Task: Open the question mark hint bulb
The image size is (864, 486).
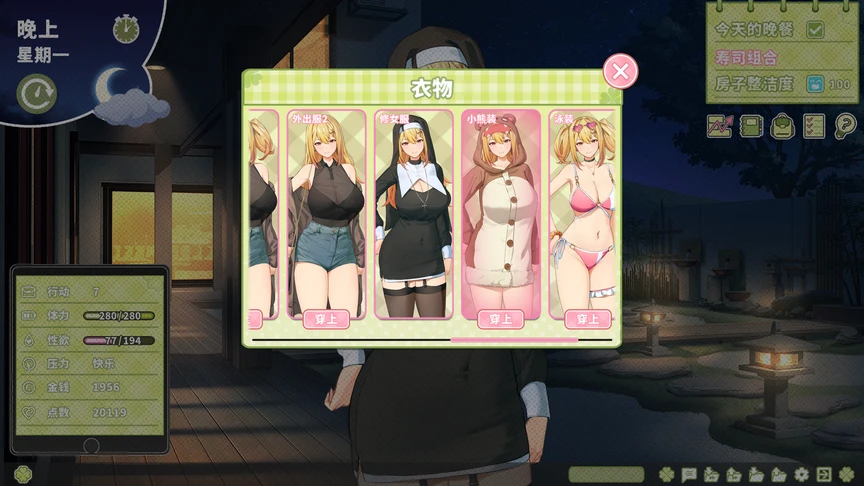Action: click(845, 126)
